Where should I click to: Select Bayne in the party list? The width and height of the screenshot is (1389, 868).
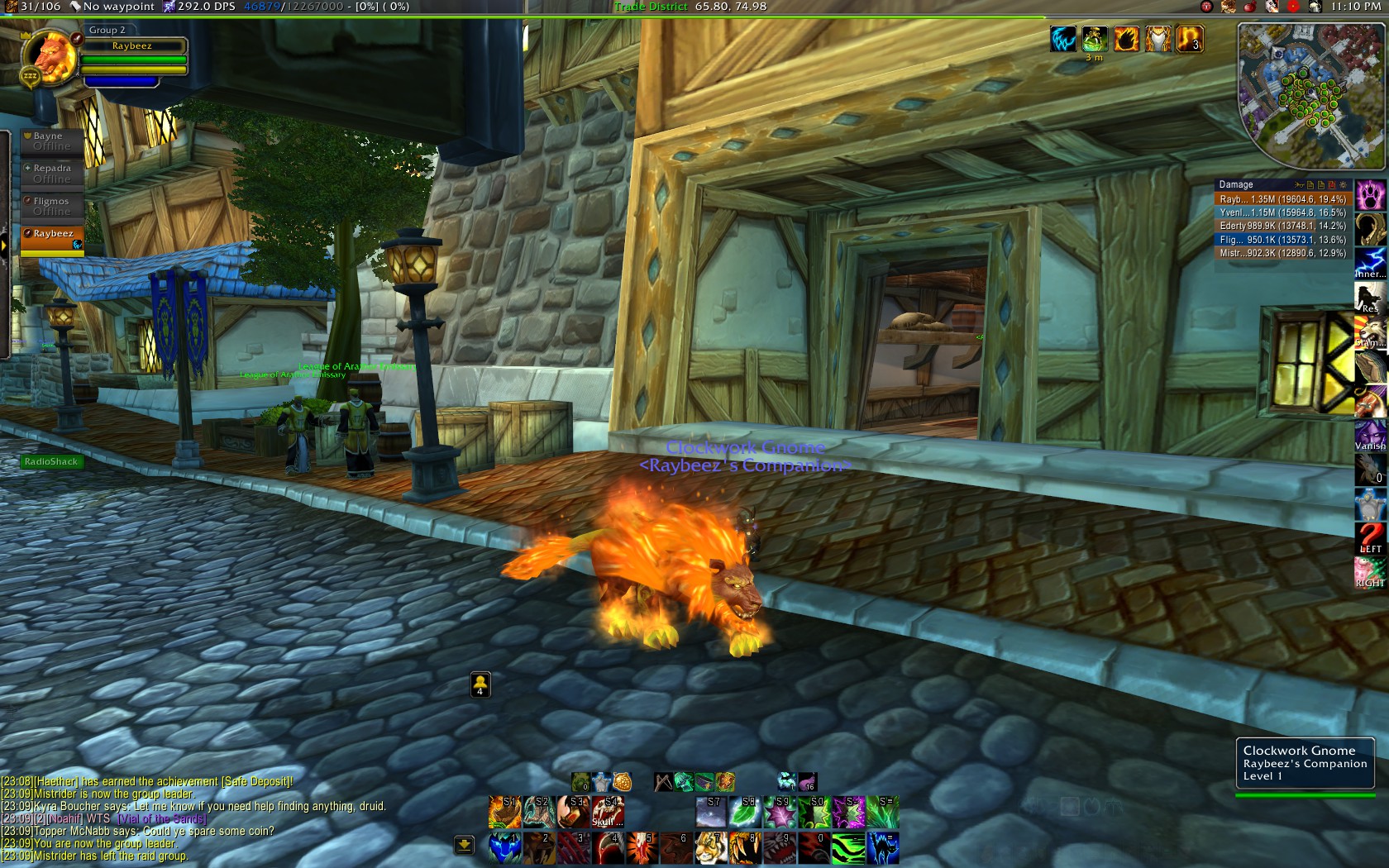coord(51,141)
